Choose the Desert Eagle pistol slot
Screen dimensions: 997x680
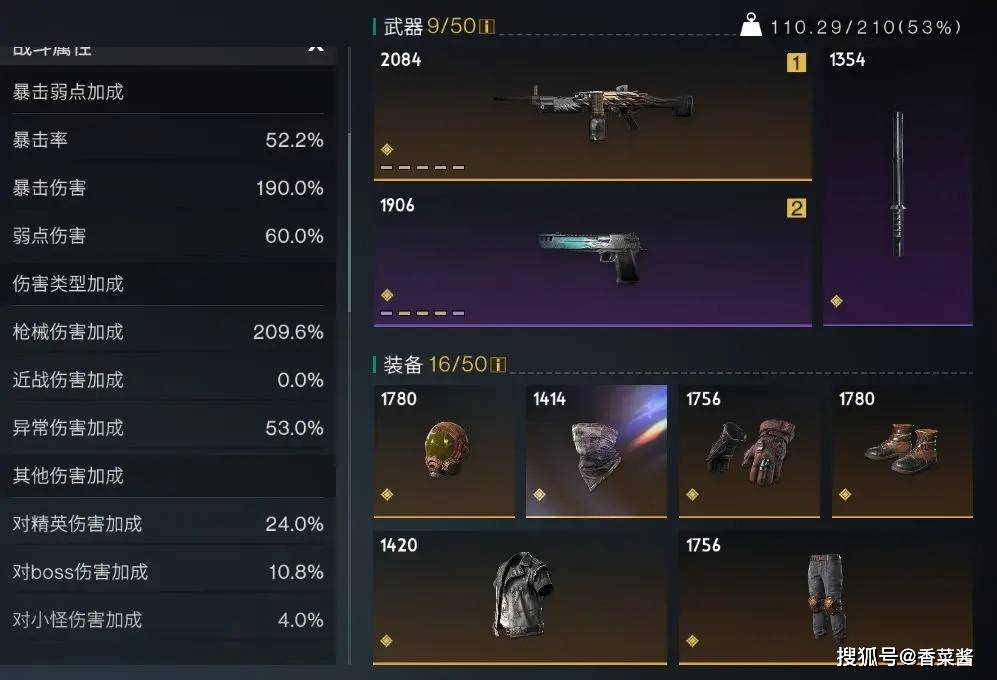coord(592,257)
